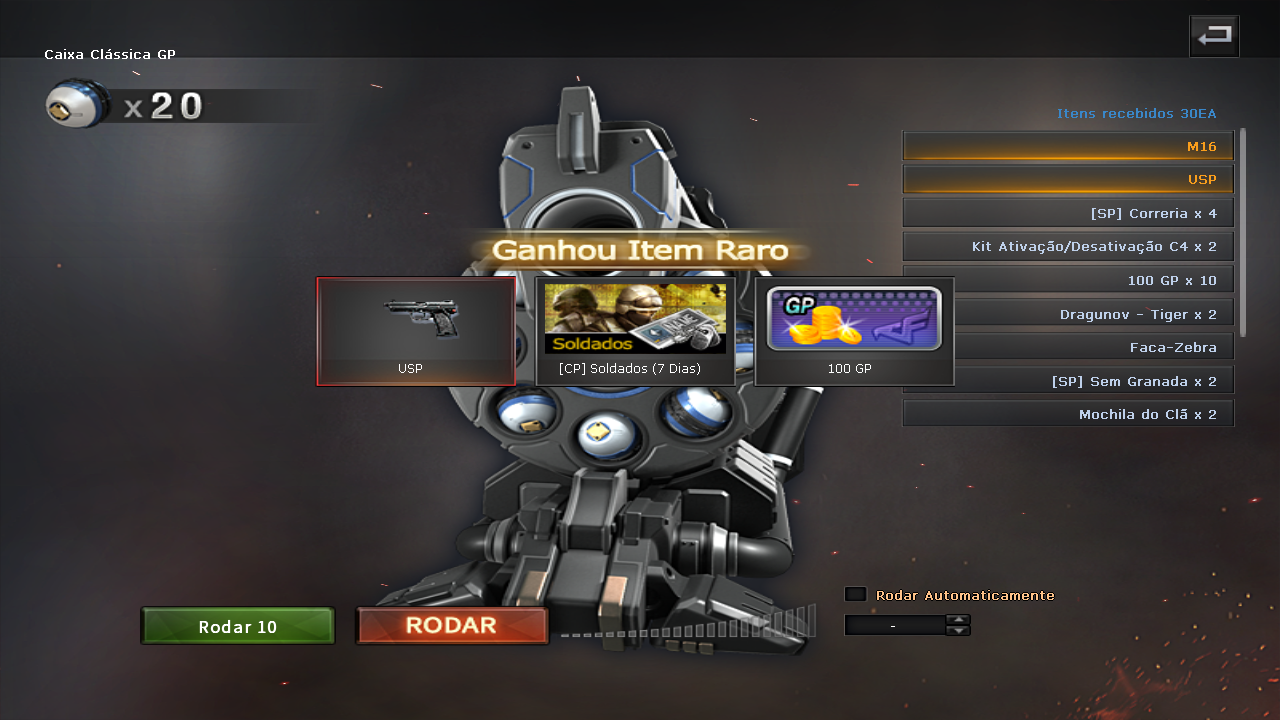Select the USP row in received items
This screenshot has width=1280, height=720.
click(1068, 180)
